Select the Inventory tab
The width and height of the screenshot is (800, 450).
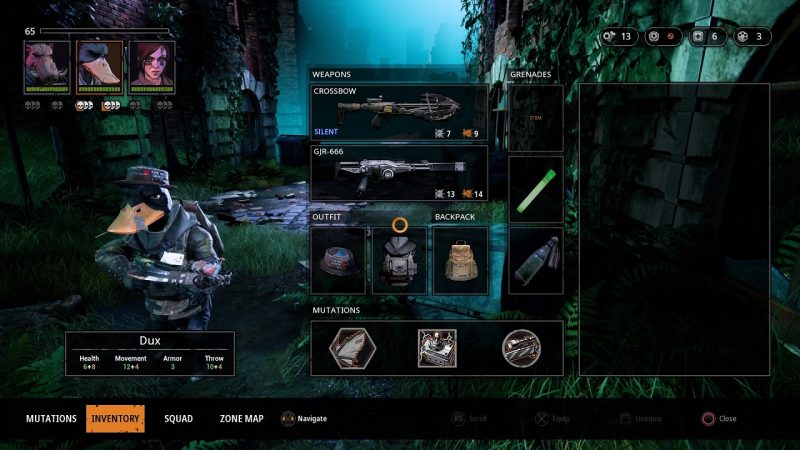[x=115, y=418]
